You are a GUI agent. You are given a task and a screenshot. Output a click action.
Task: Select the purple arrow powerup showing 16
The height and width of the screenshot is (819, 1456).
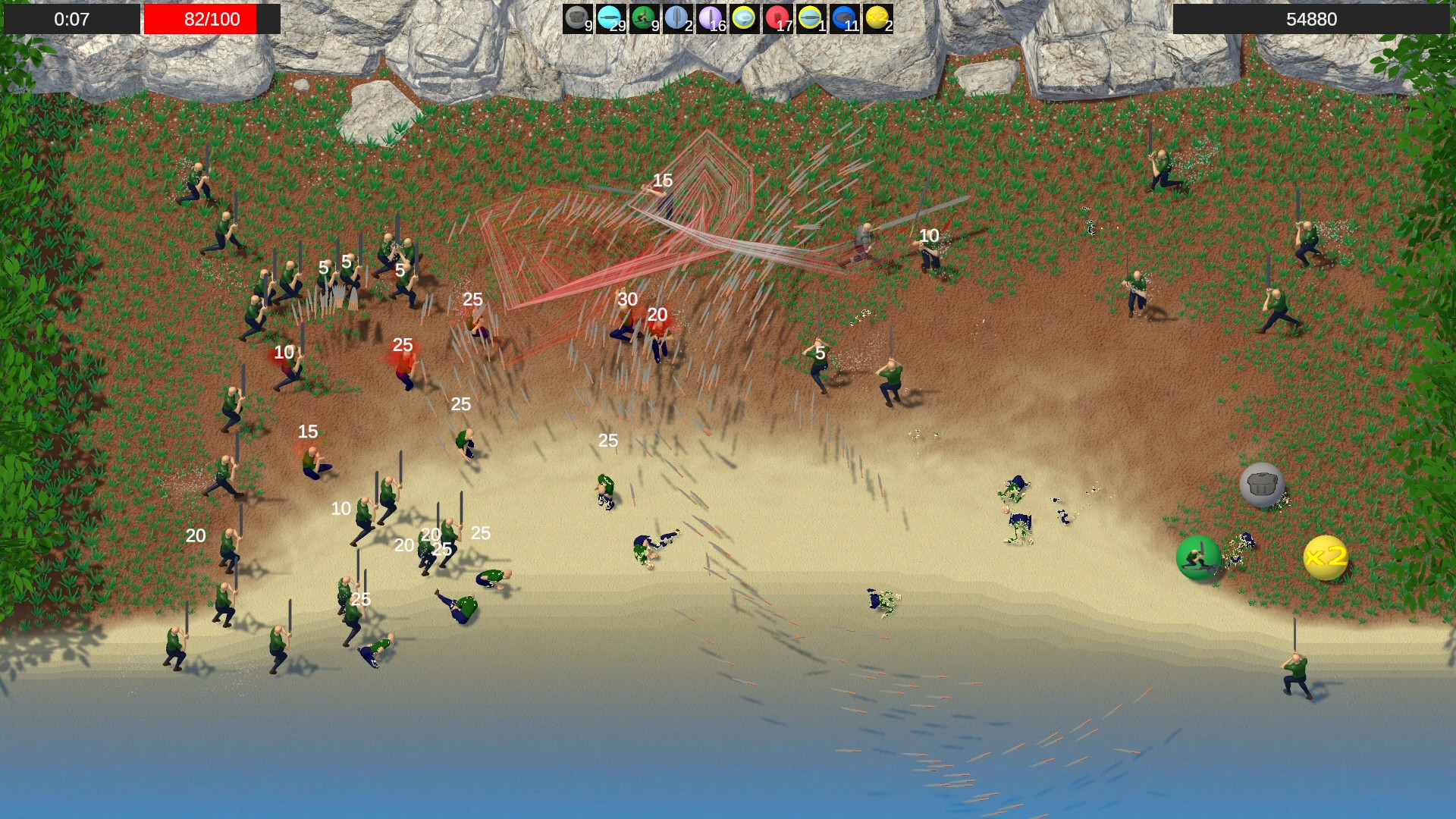coord(711,17)
